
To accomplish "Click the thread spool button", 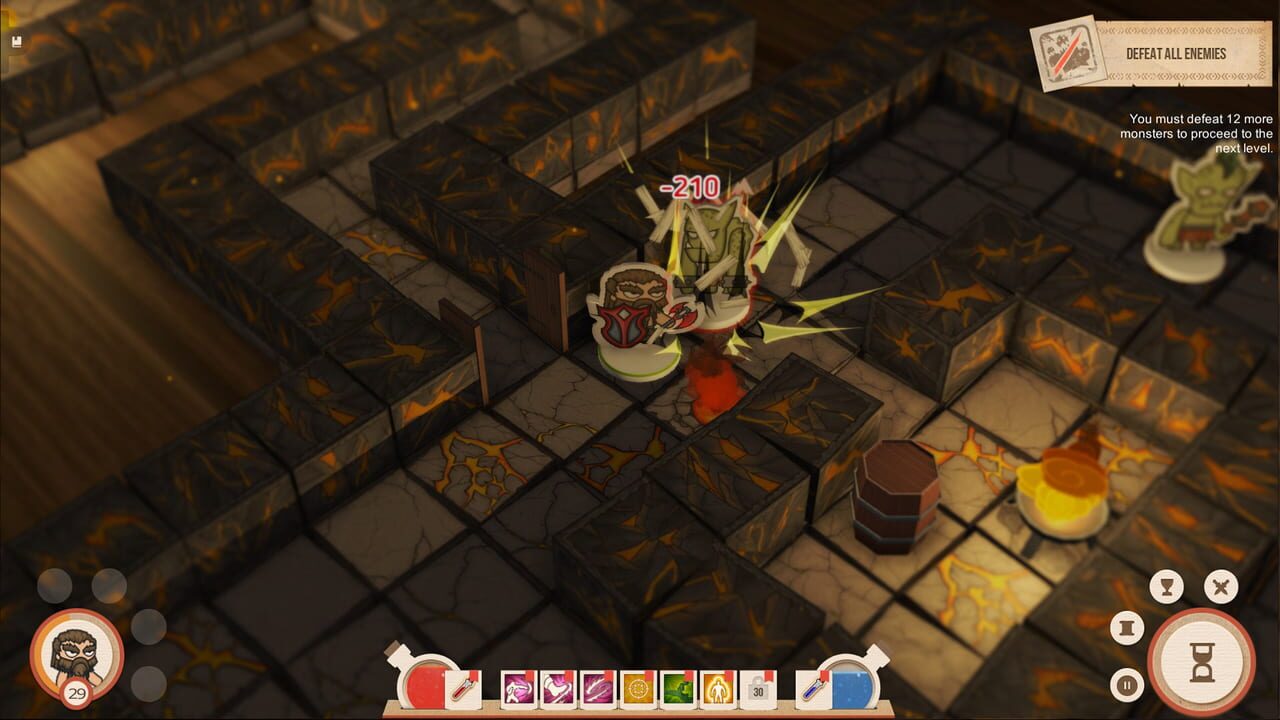I will 1128,626.
